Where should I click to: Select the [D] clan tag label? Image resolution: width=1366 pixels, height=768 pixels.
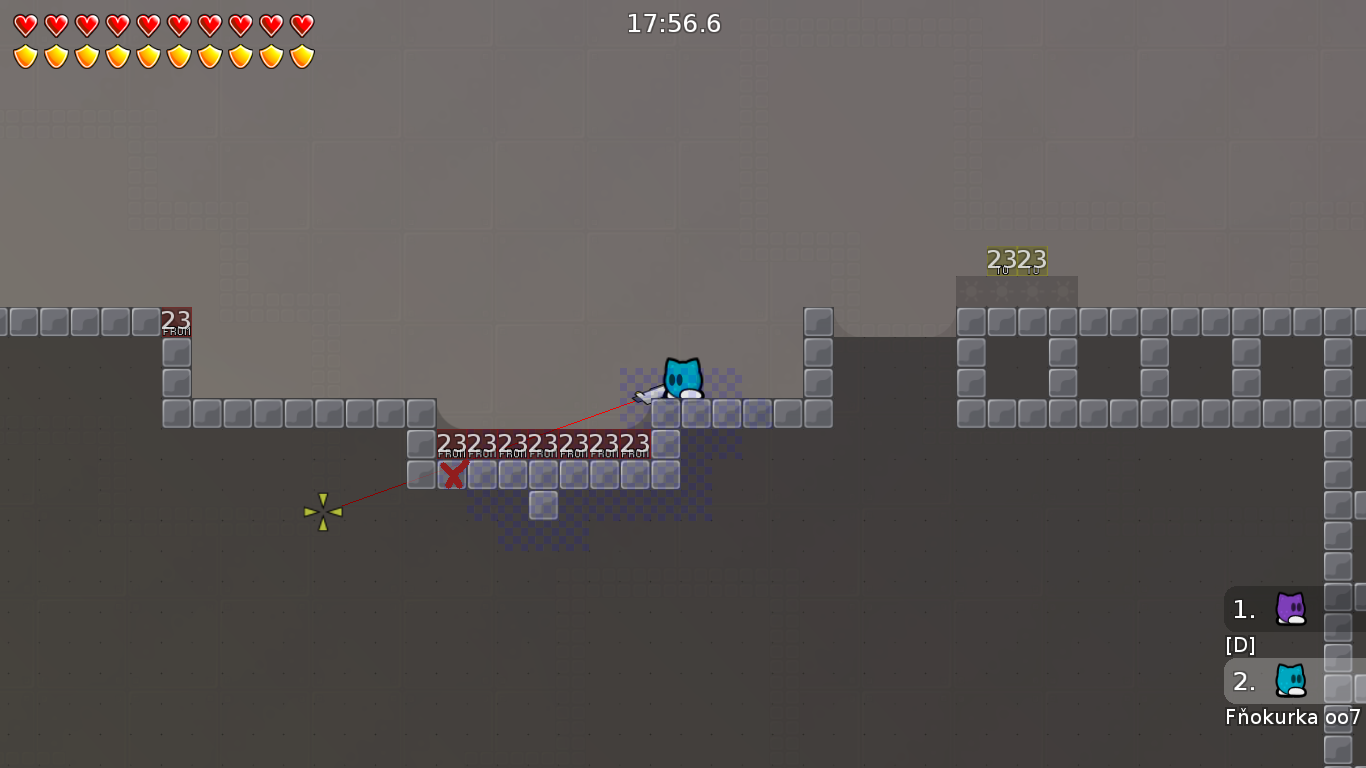pyautogui.click(x=1240, y=645)
